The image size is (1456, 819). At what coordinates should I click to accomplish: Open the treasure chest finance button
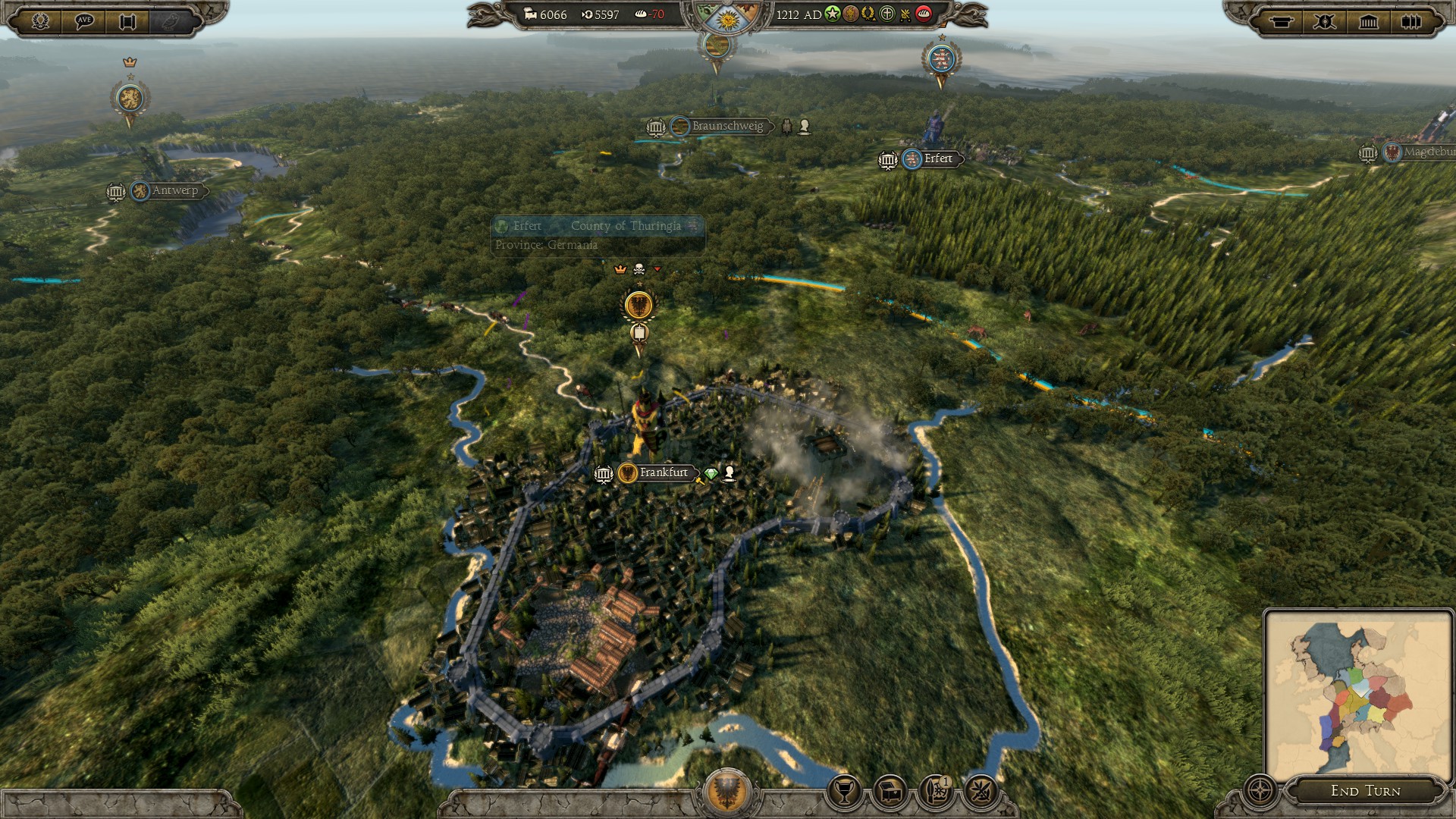coord(890,792)
